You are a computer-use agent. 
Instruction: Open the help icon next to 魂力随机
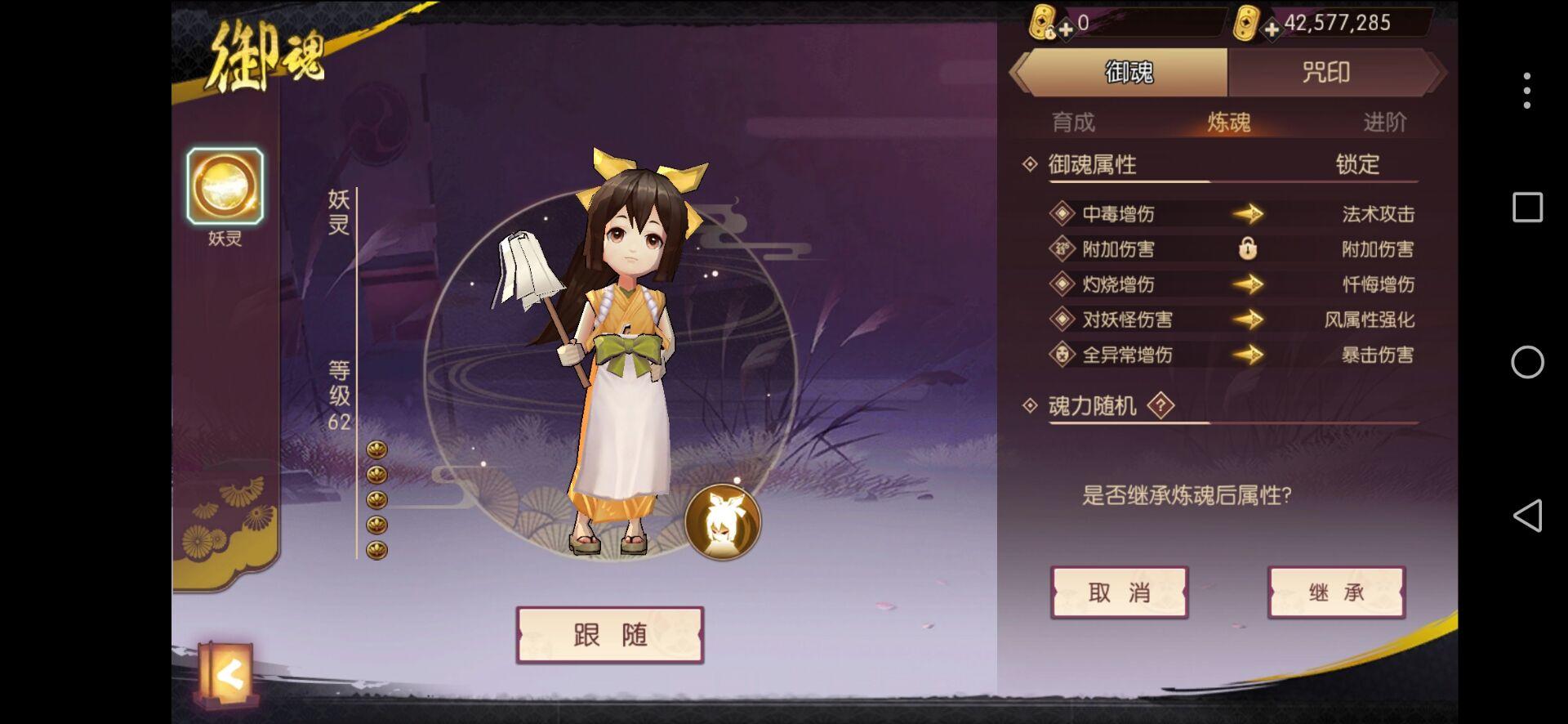click(1159, 405)
